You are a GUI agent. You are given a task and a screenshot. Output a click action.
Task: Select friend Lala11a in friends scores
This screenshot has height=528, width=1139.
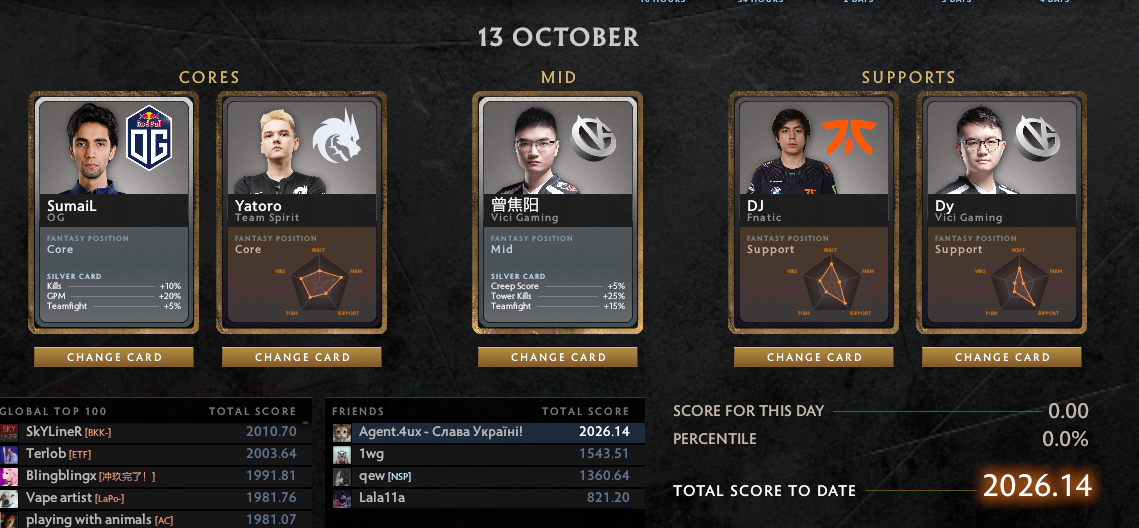(x=486, y=498)
